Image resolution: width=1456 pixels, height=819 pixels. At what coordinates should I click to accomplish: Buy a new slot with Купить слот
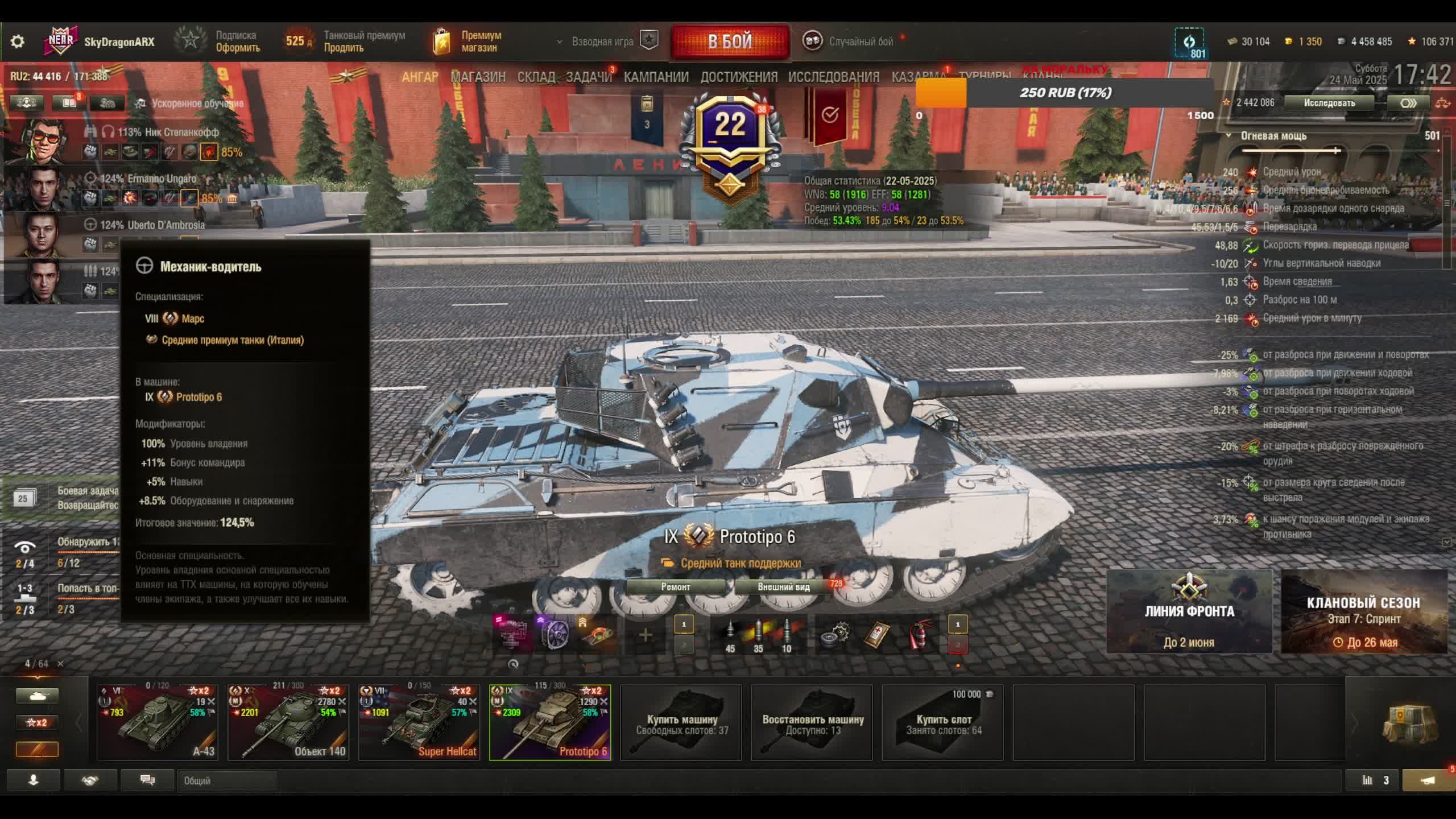(943, 723)
